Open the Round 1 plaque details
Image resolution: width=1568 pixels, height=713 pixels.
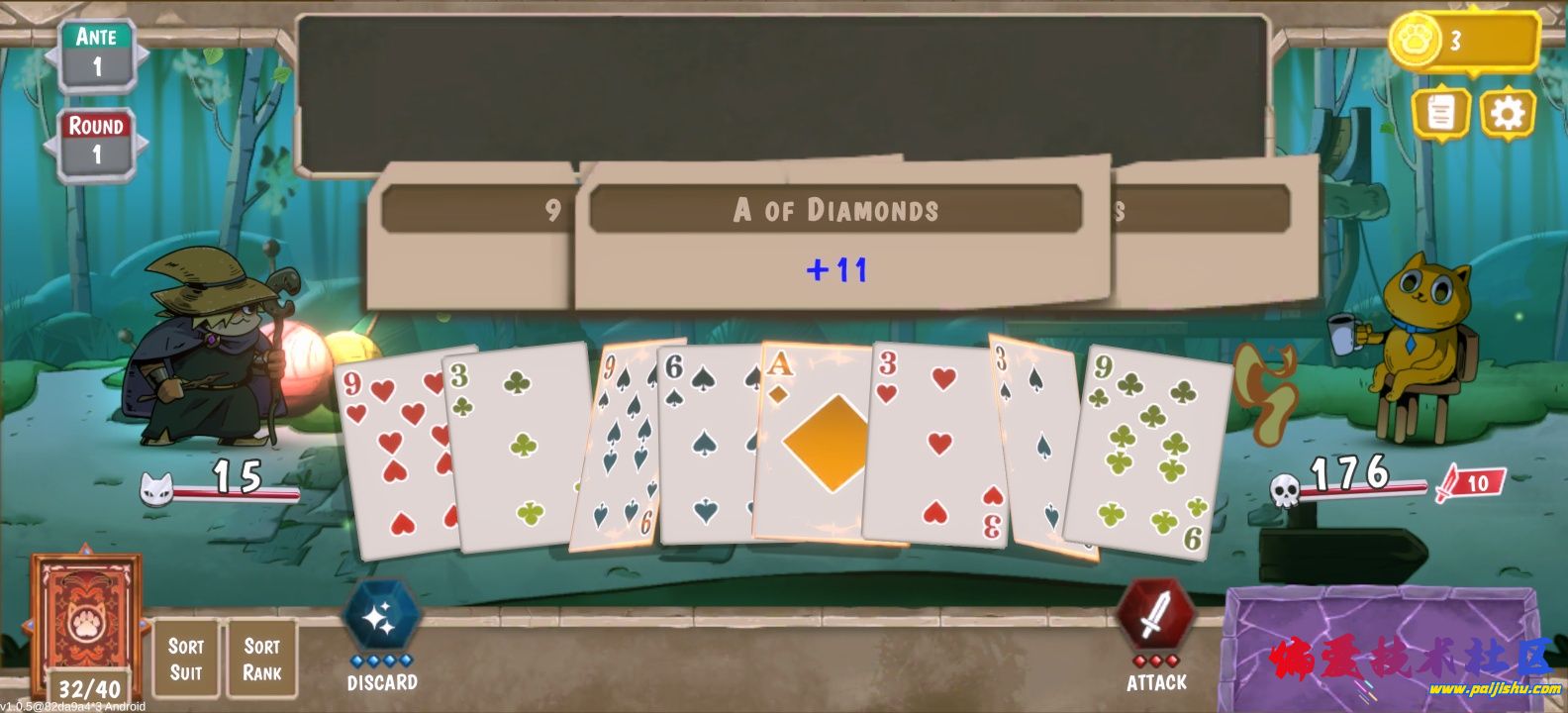point(95,139)
